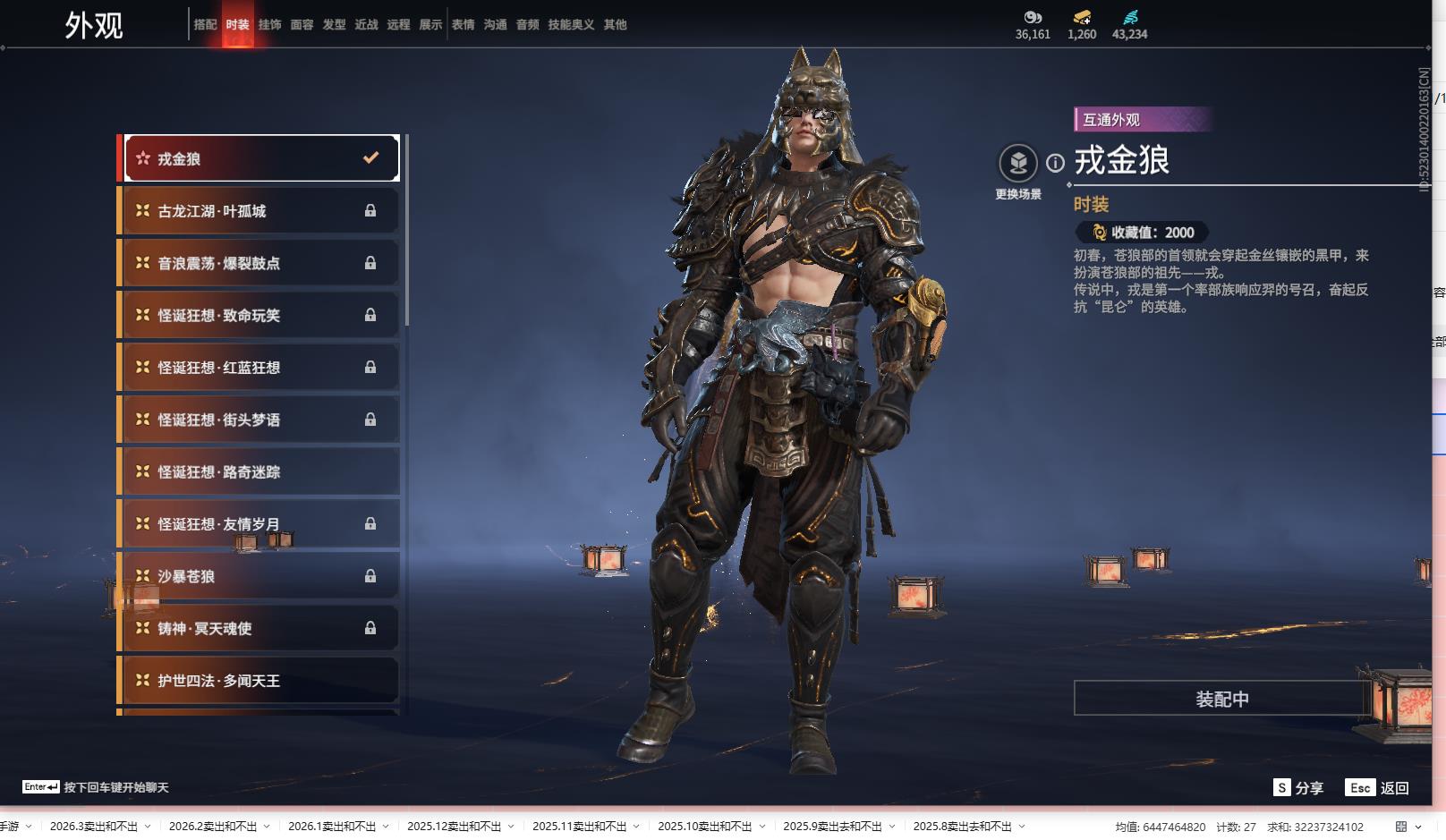Choose the 古龙江湖·叶孤城 outfit
The height and width of the screenshot is (840, 1446).
pos(260,211)
